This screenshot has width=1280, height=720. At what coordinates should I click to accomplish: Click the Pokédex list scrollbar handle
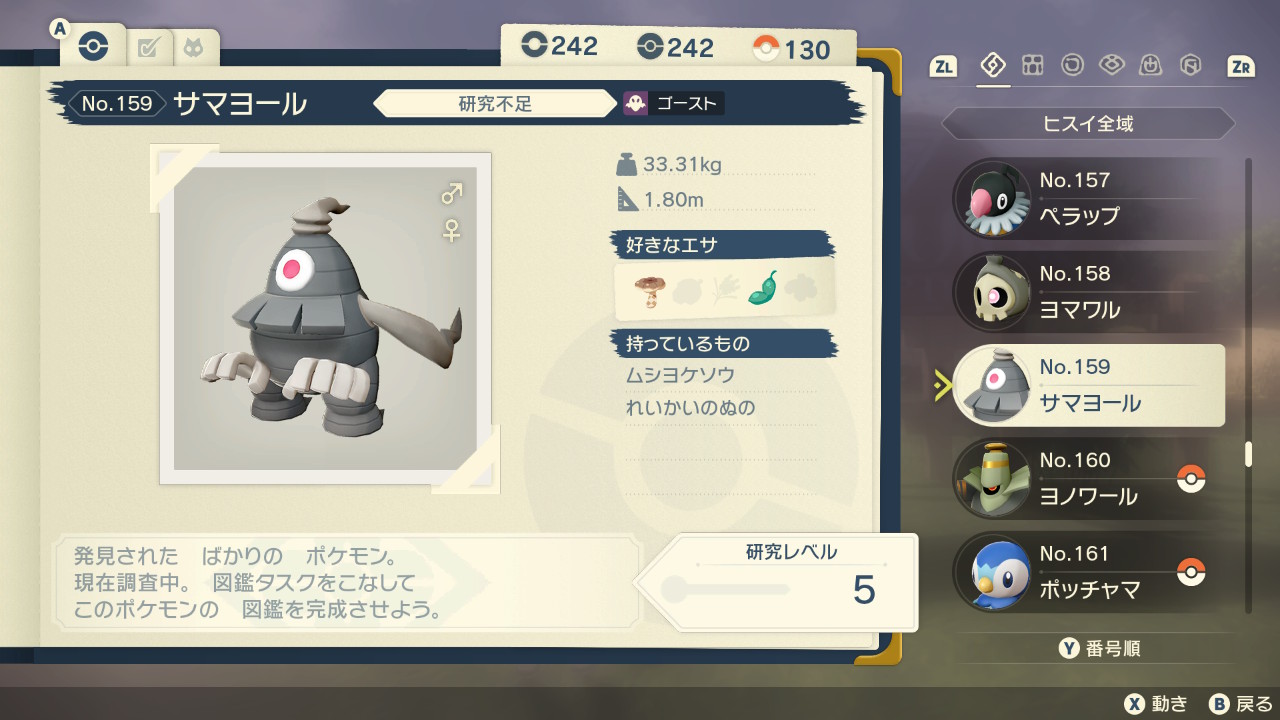(1248, 454)
